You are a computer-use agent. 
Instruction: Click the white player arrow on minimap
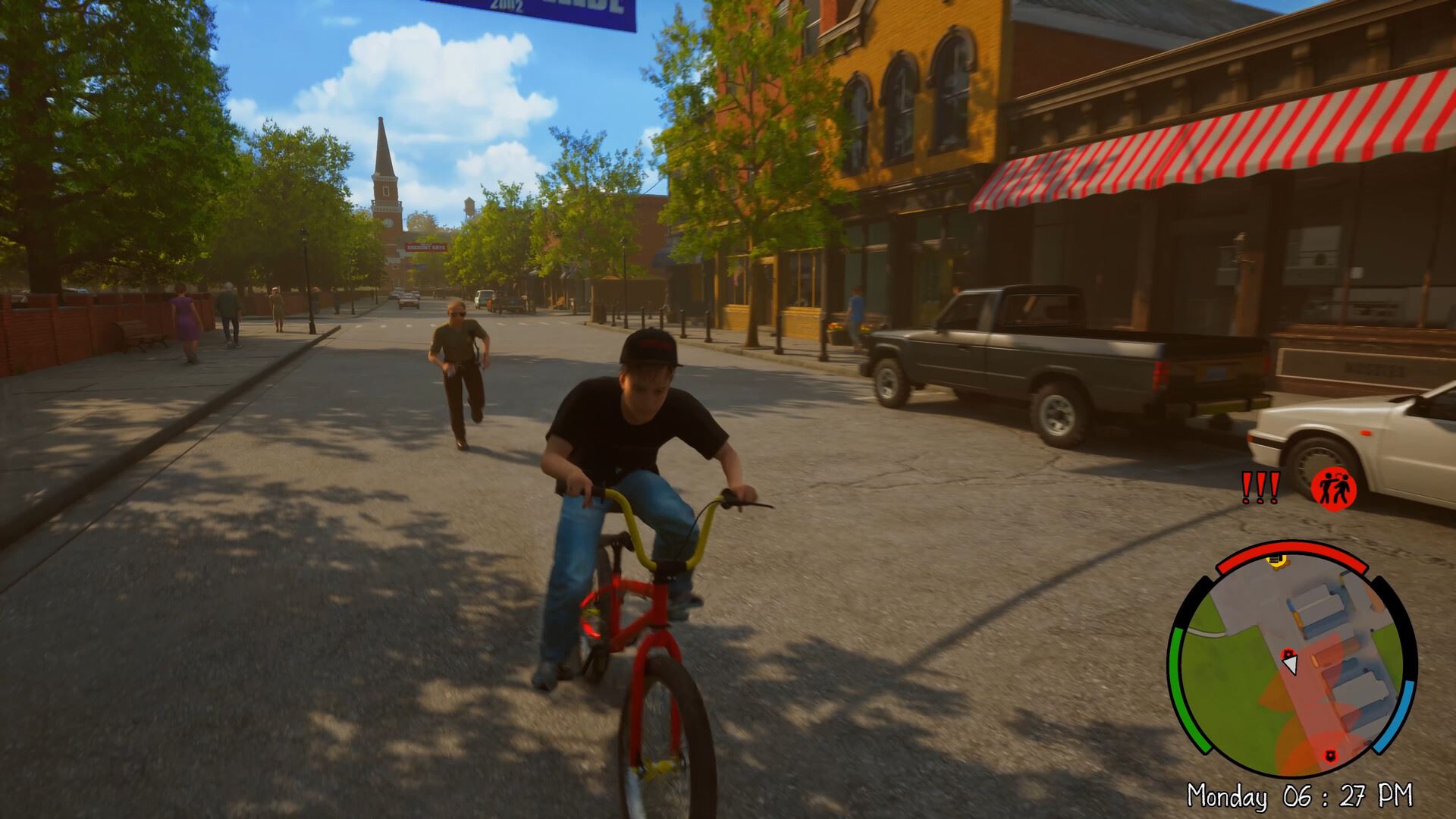(1289, 664)
